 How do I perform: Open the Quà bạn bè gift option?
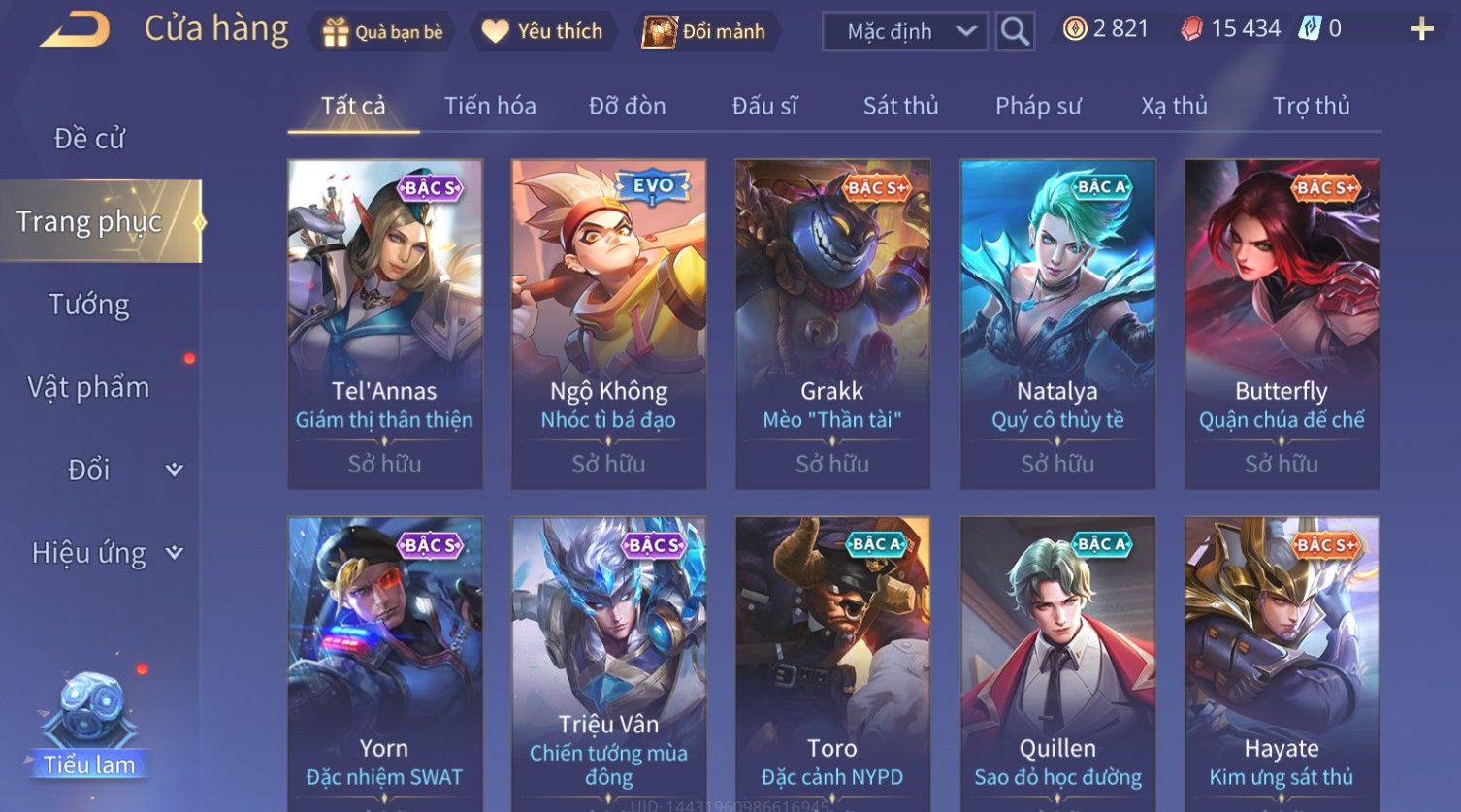click(383, 32)
